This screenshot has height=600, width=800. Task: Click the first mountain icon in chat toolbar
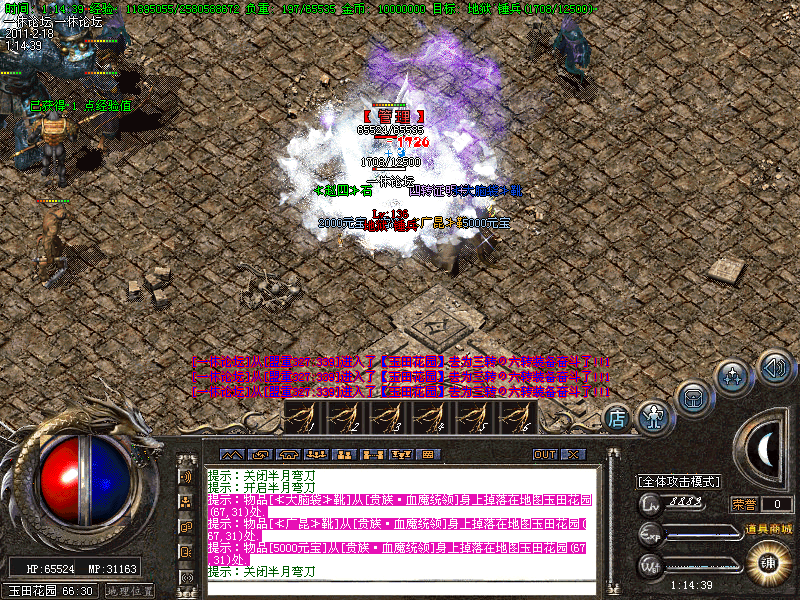pos(230,454)
